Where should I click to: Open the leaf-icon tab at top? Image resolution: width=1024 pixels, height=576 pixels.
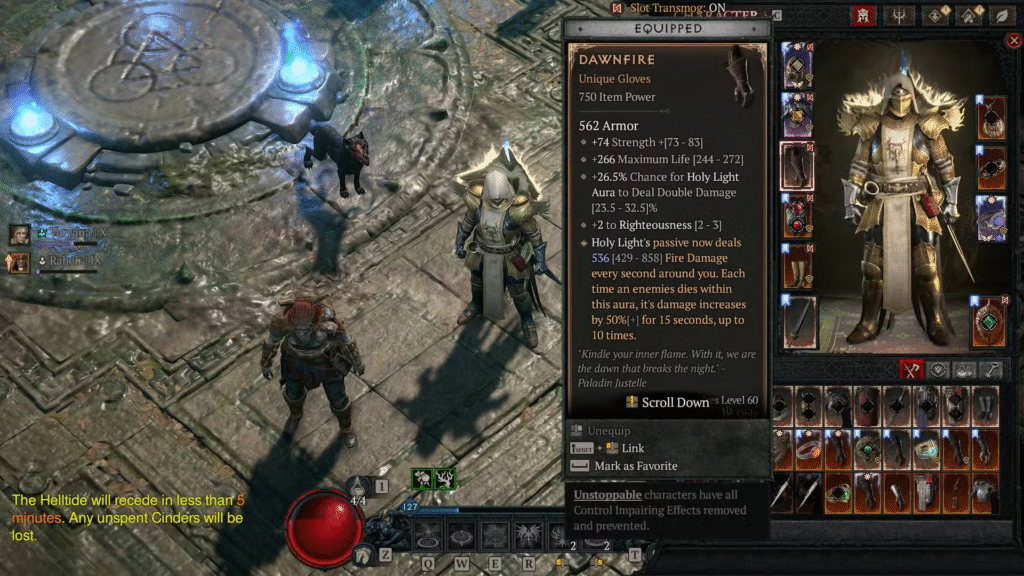point(999,15)
